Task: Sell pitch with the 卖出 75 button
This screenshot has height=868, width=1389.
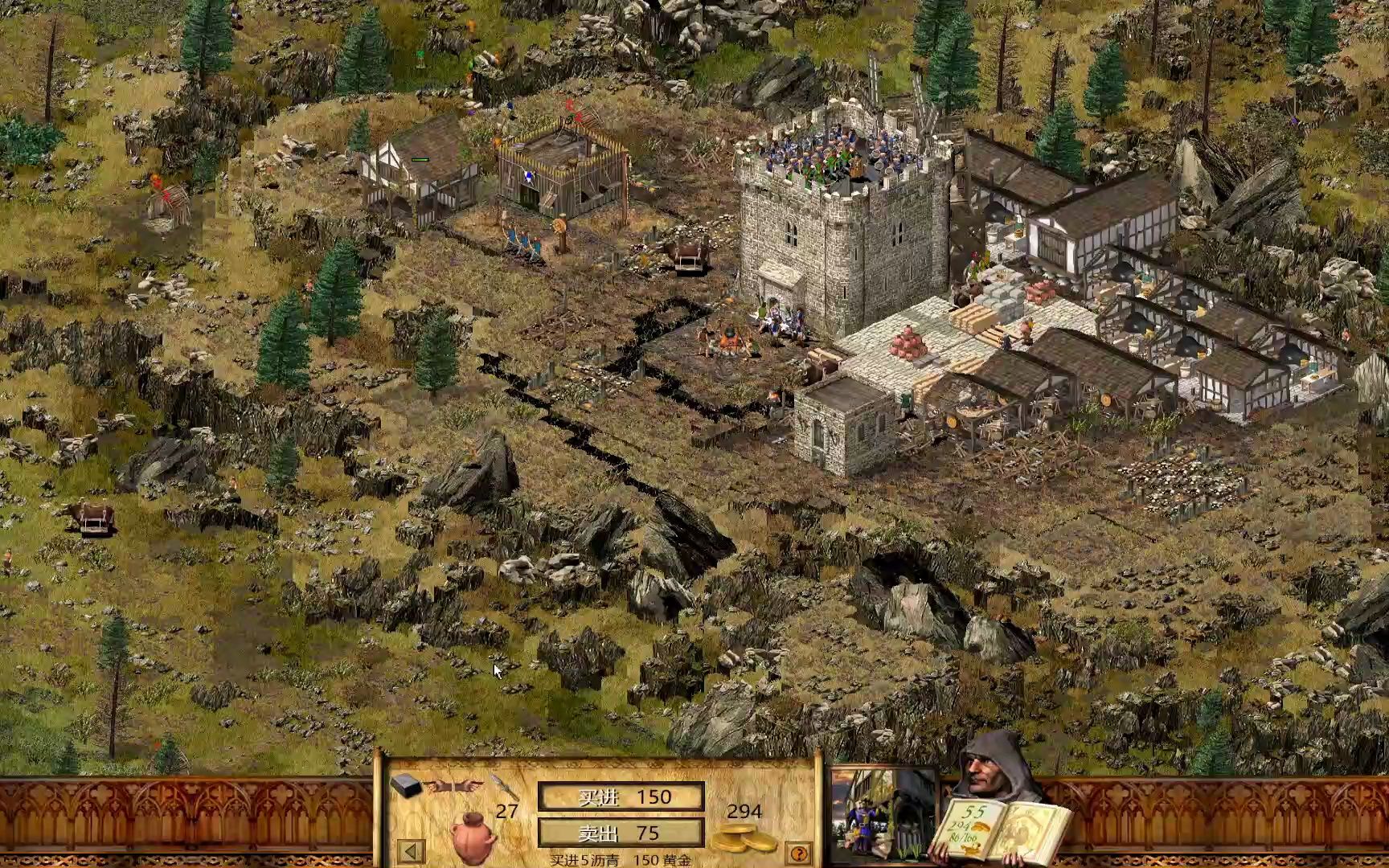Action: [x=621, y=833]
